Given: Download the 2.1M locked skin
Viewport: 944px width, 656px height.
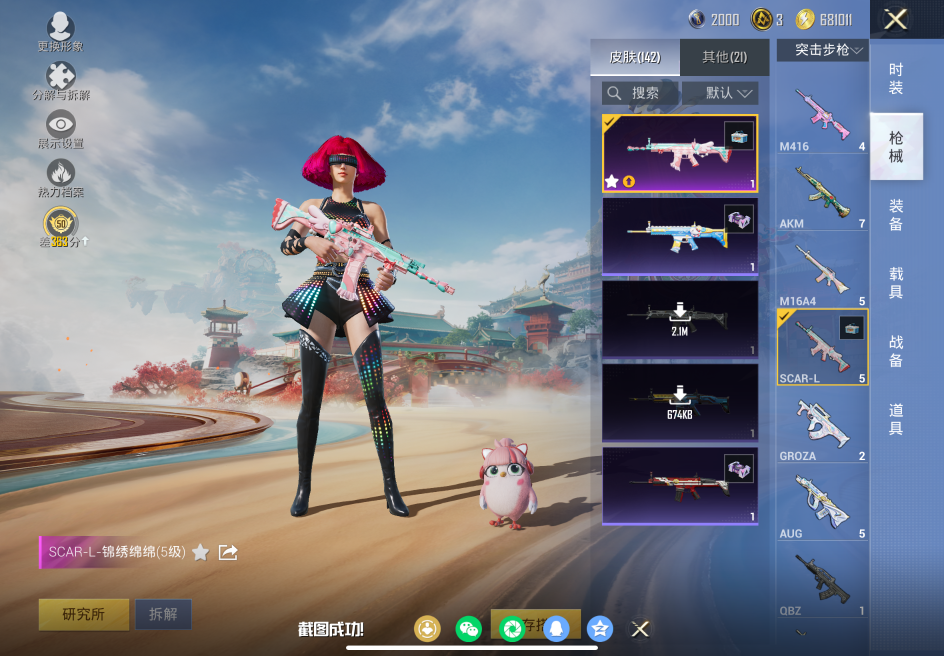Looking at the screenshot, I should [x=680, y=319].
